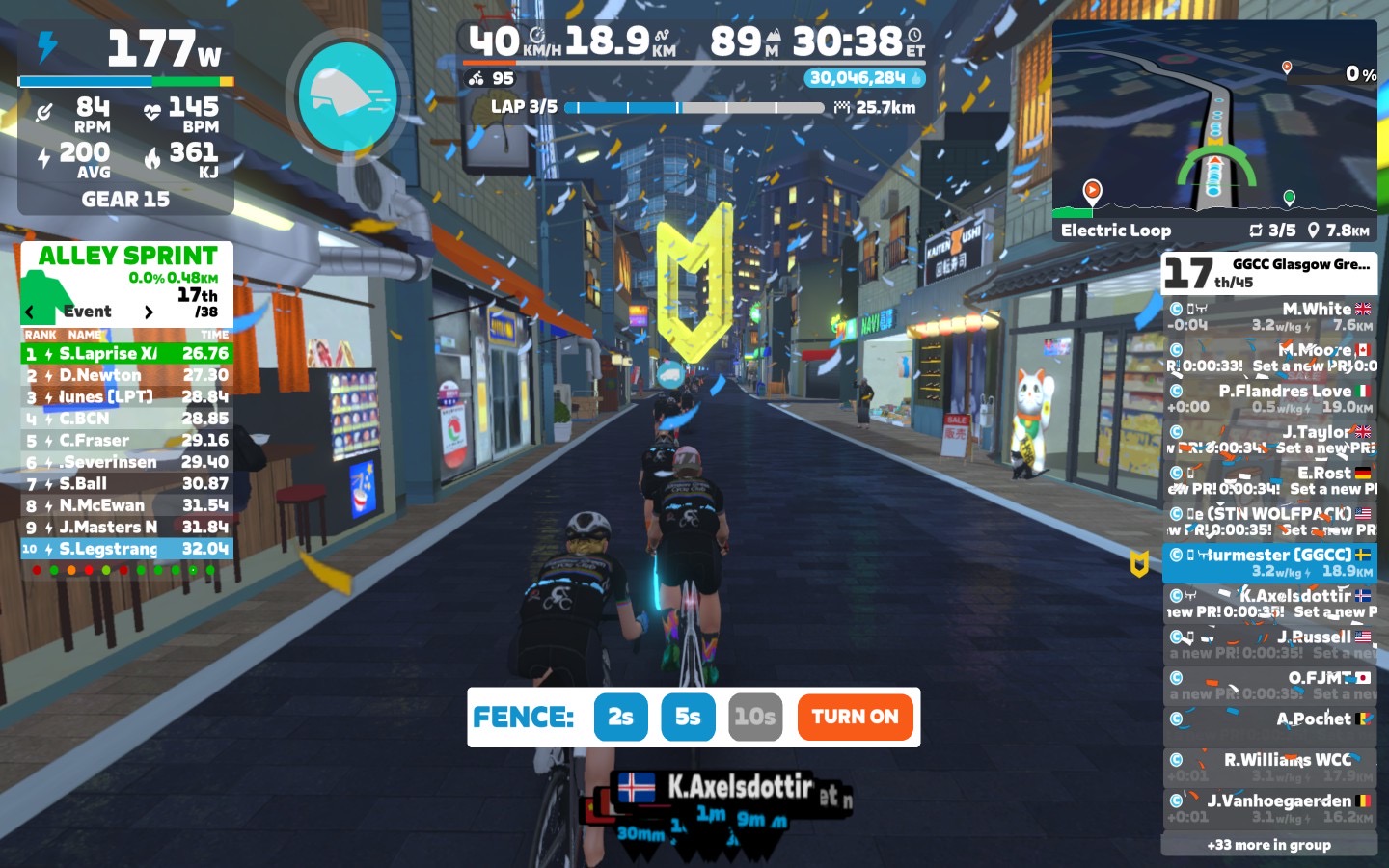
Task: Select the 10s fence option
Action: 754,717
